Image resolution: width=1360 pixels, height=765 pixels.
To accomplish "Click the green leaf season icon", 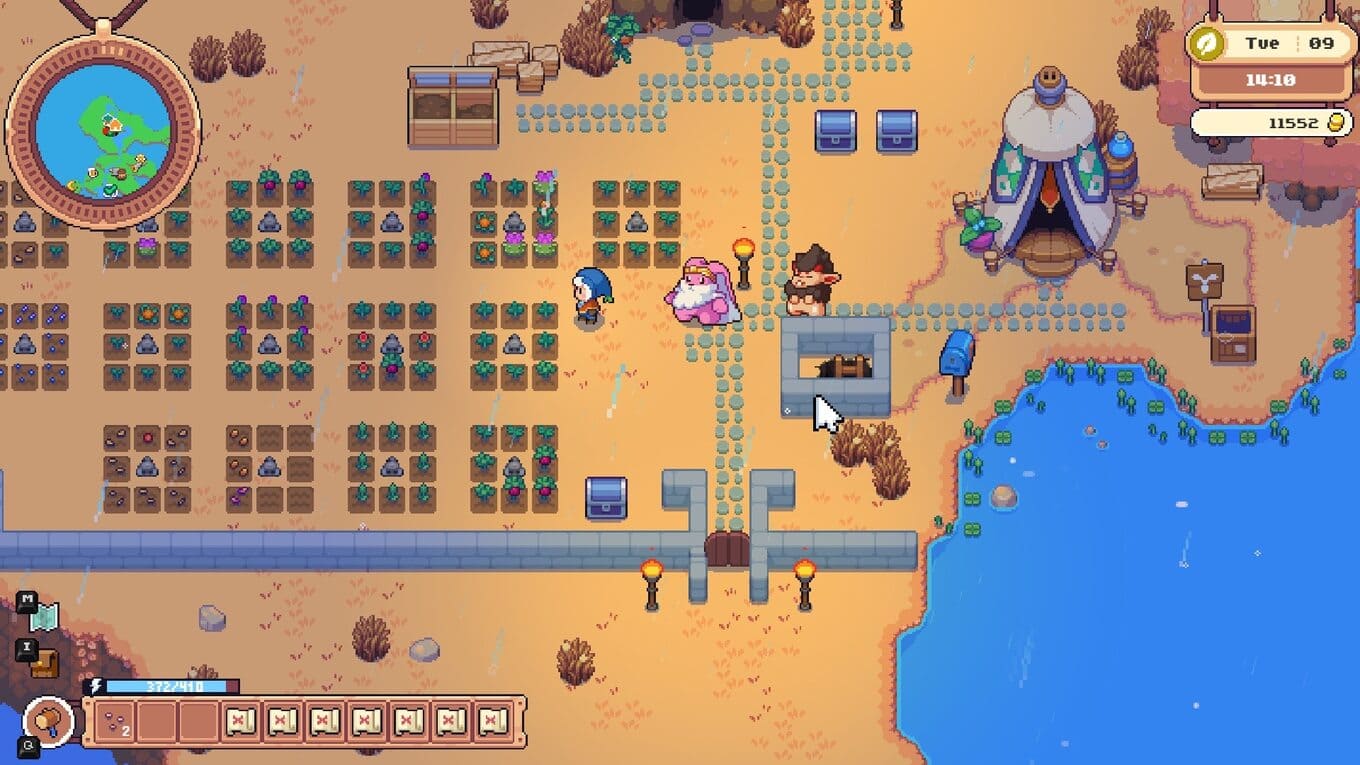I will pyautogui.click(x=1209, y=44).
